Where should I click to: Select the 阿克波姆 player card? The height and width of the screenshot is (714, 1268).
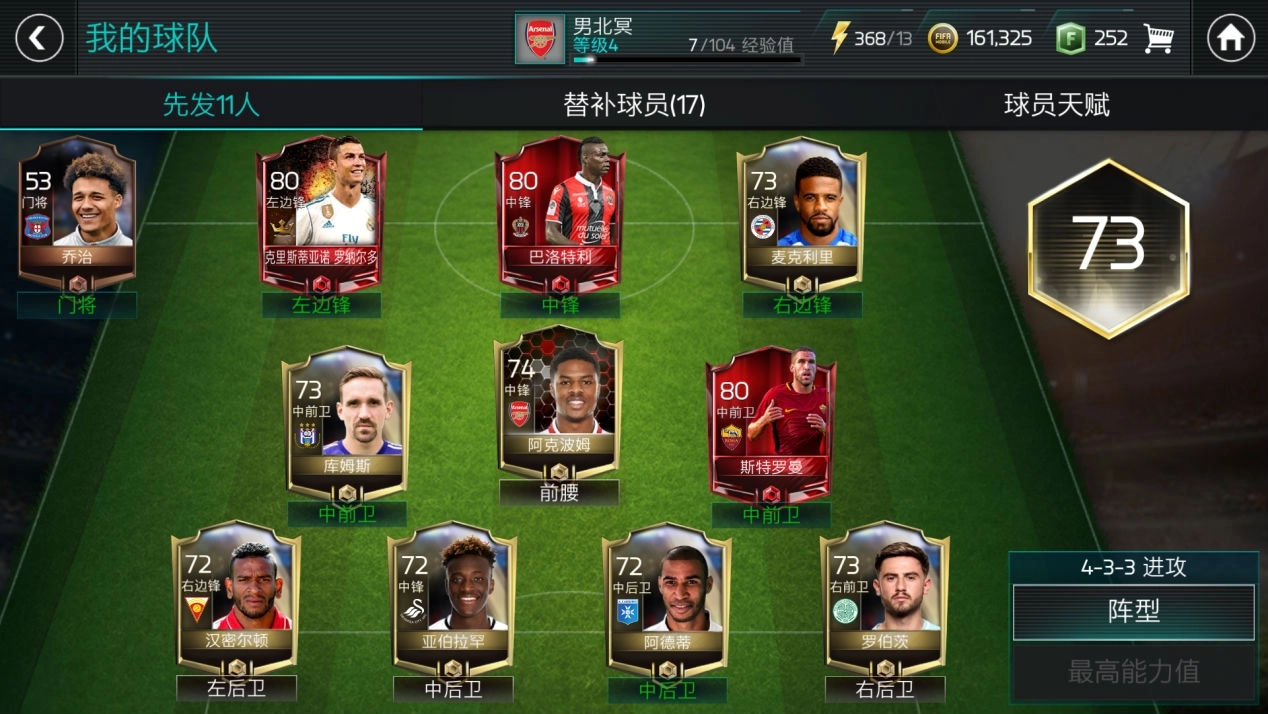559,400
